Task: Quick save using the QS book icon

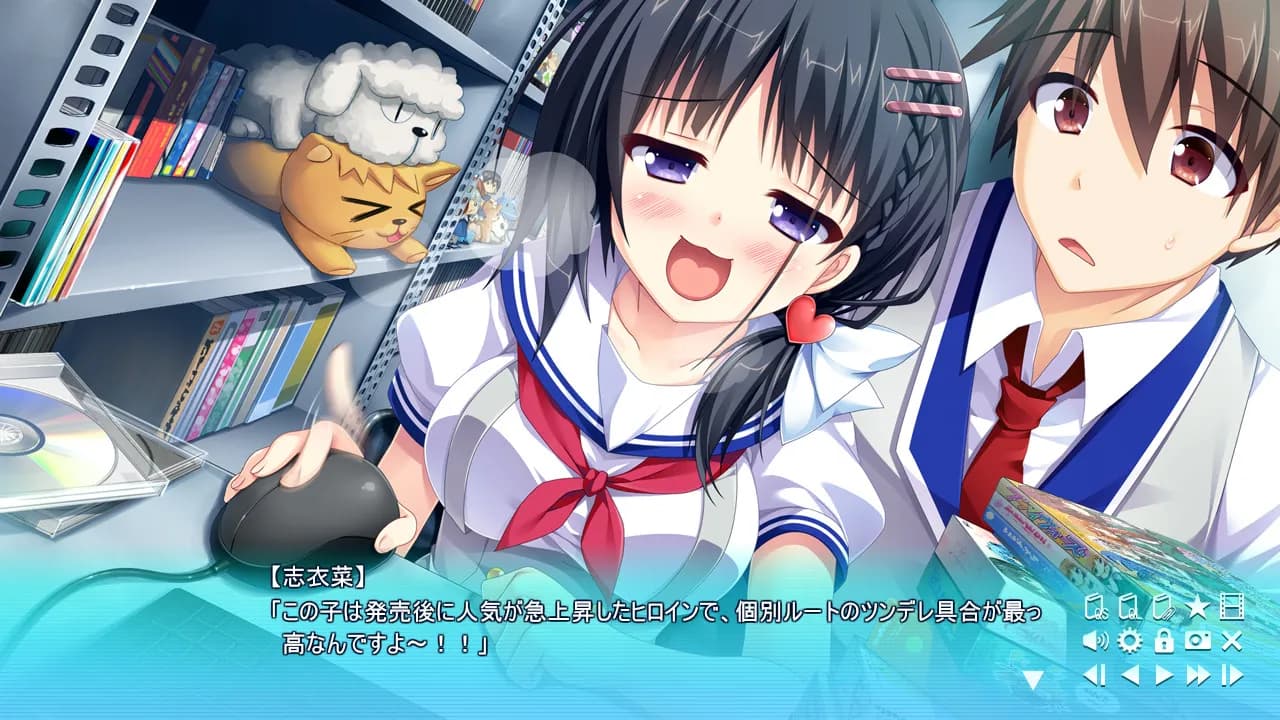Action: pyautogui.click(x=1095, y=607)
